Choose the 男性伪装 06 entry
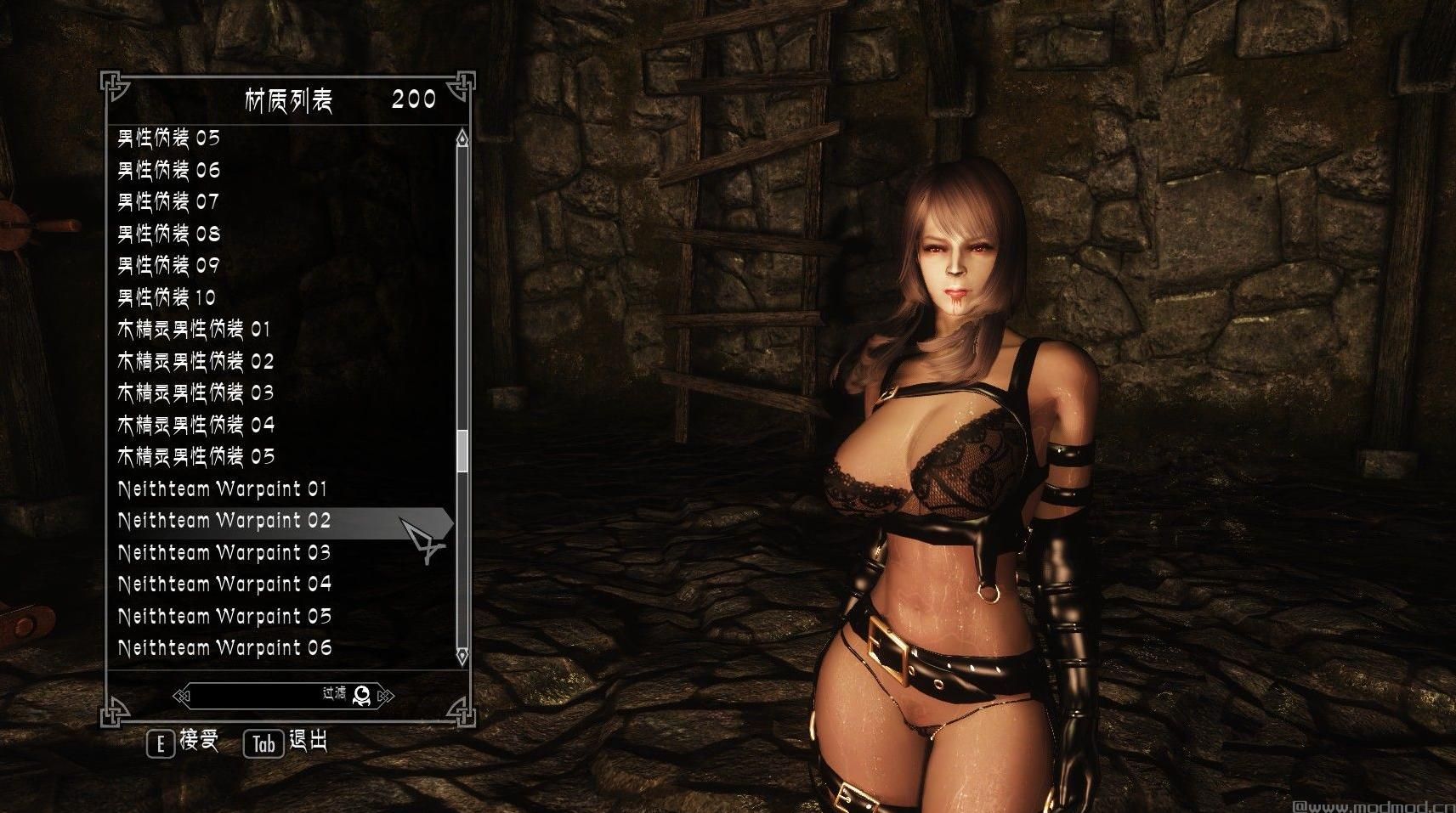1456x813 pixels. tap(169, 170)
